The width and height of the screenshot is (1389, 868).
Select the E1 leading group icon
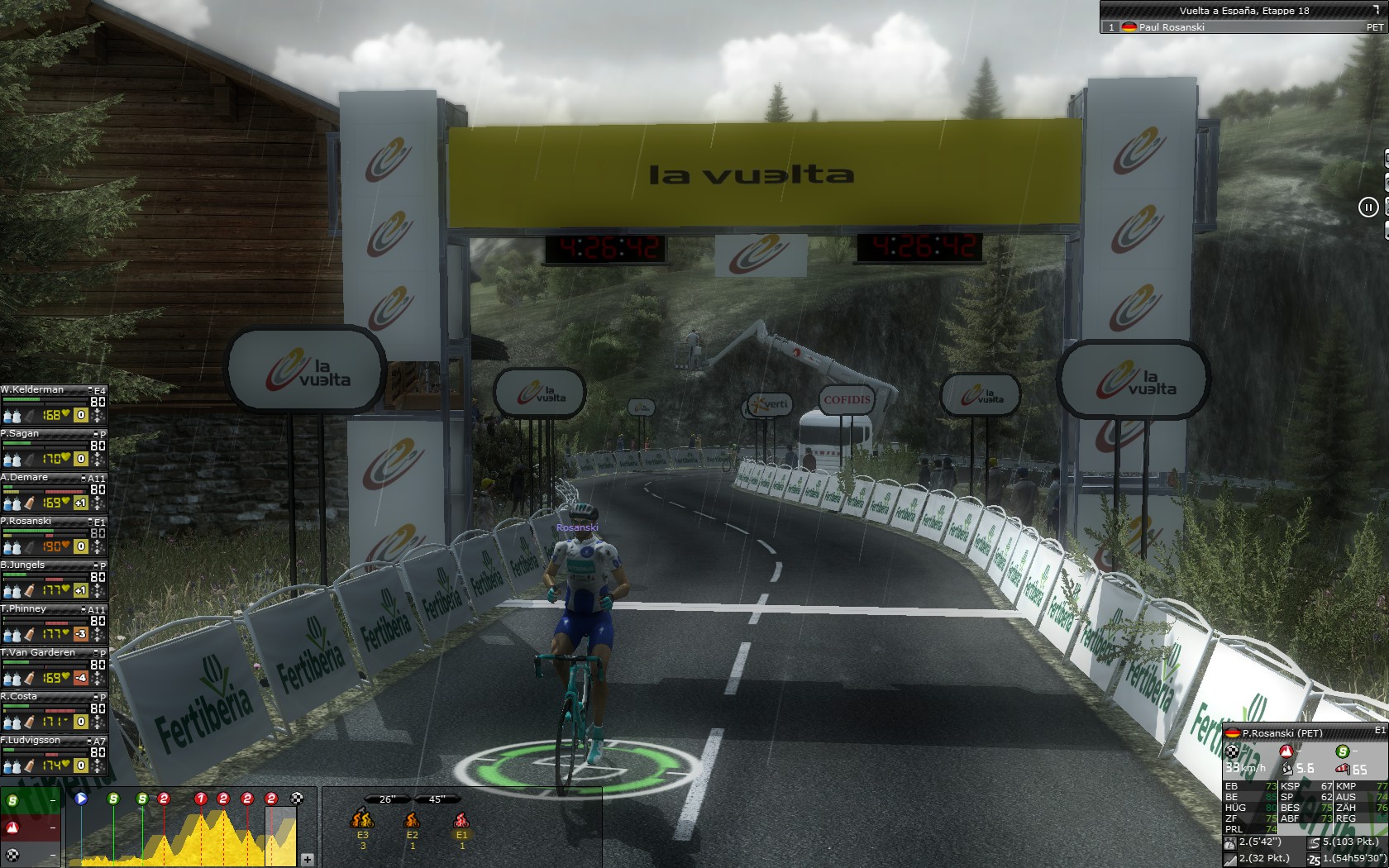point(461,820)
